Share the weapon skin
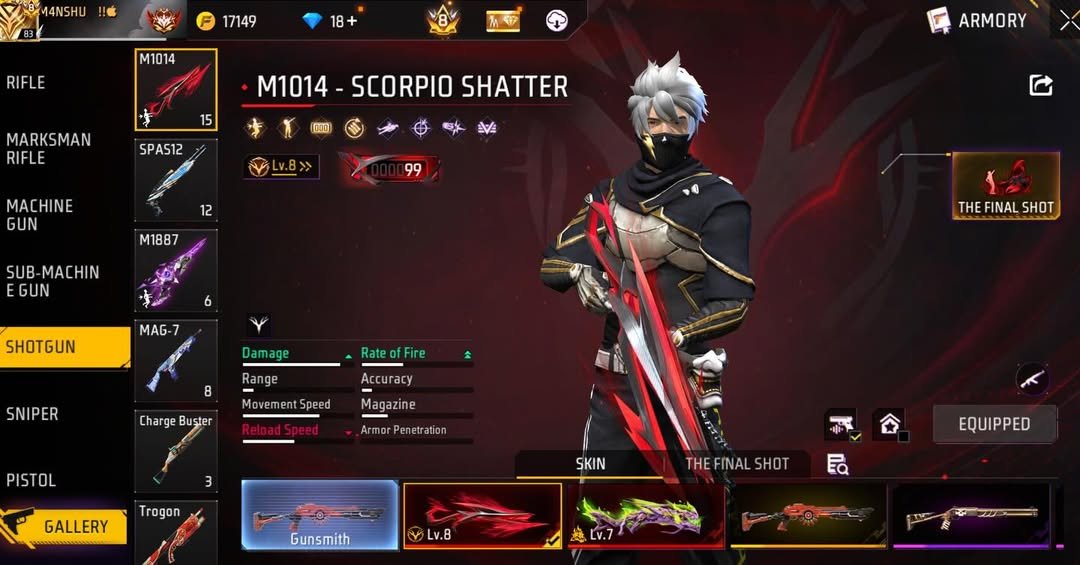Screen dimensions: 1080x565 1041,86
